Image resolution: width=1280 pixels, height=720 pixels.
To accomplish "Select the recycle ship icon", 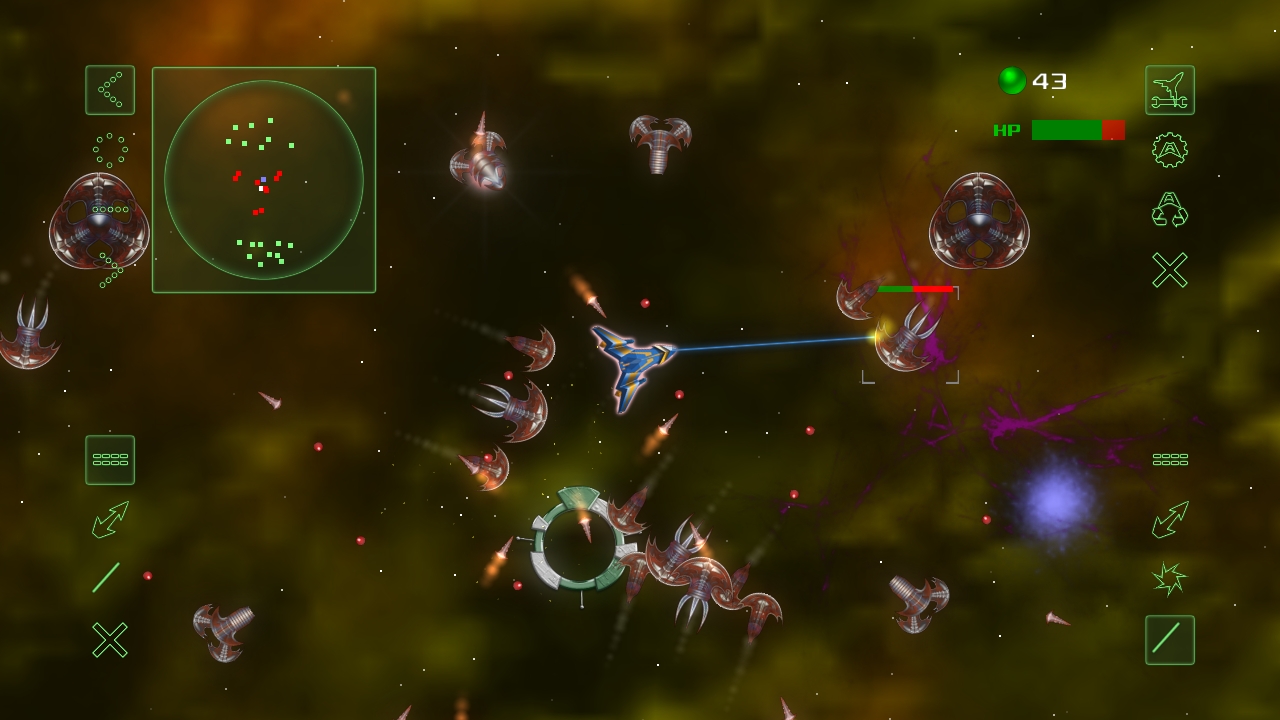I will [1169, 209].
